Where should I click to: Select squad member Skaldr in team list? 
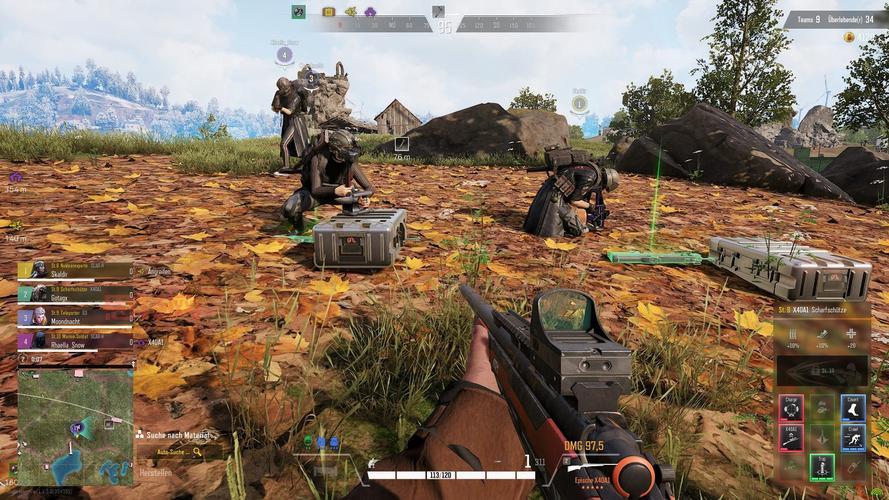point(75,270)
